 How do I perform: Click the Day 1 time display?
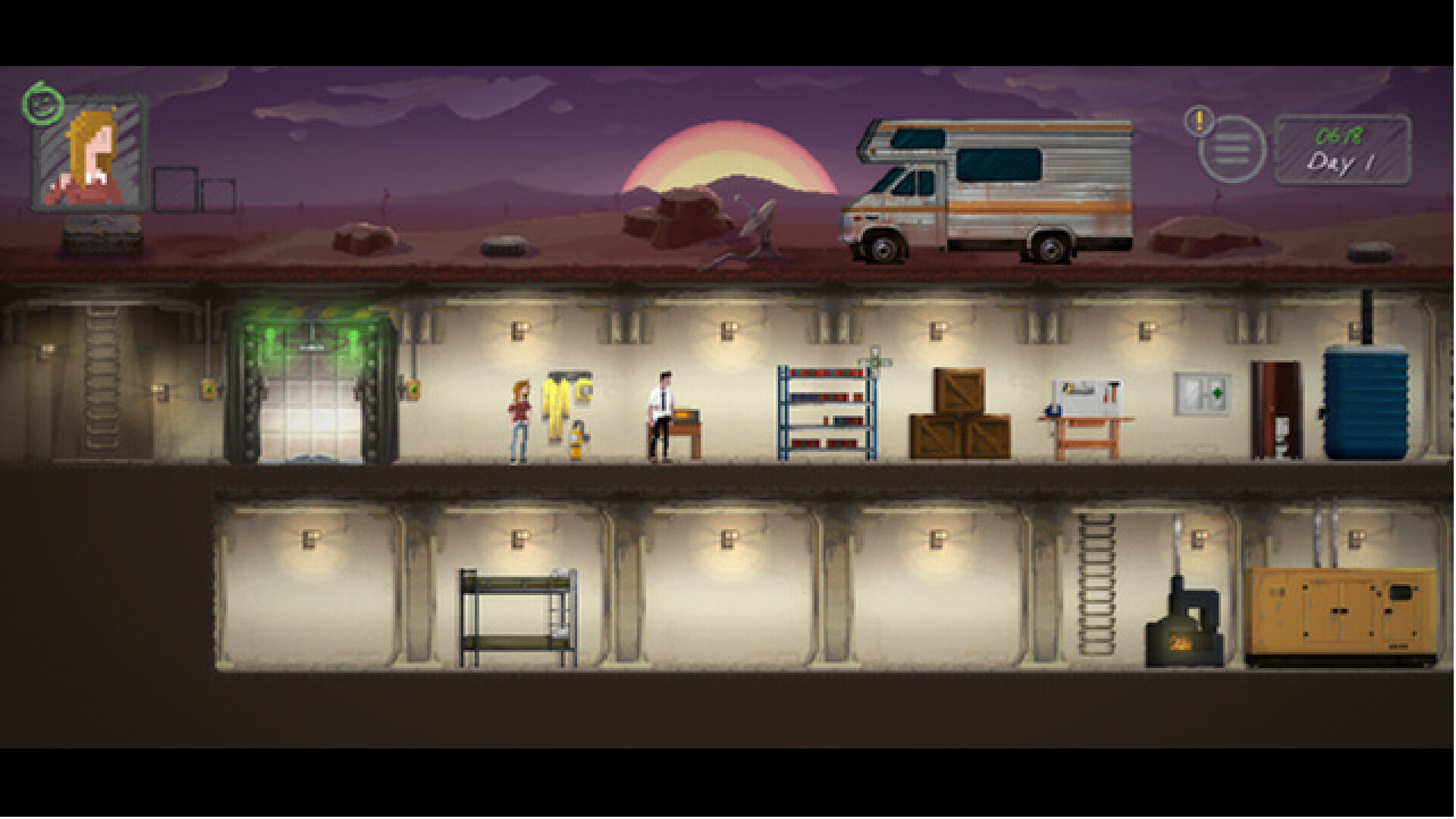[x=1342, y=148]
